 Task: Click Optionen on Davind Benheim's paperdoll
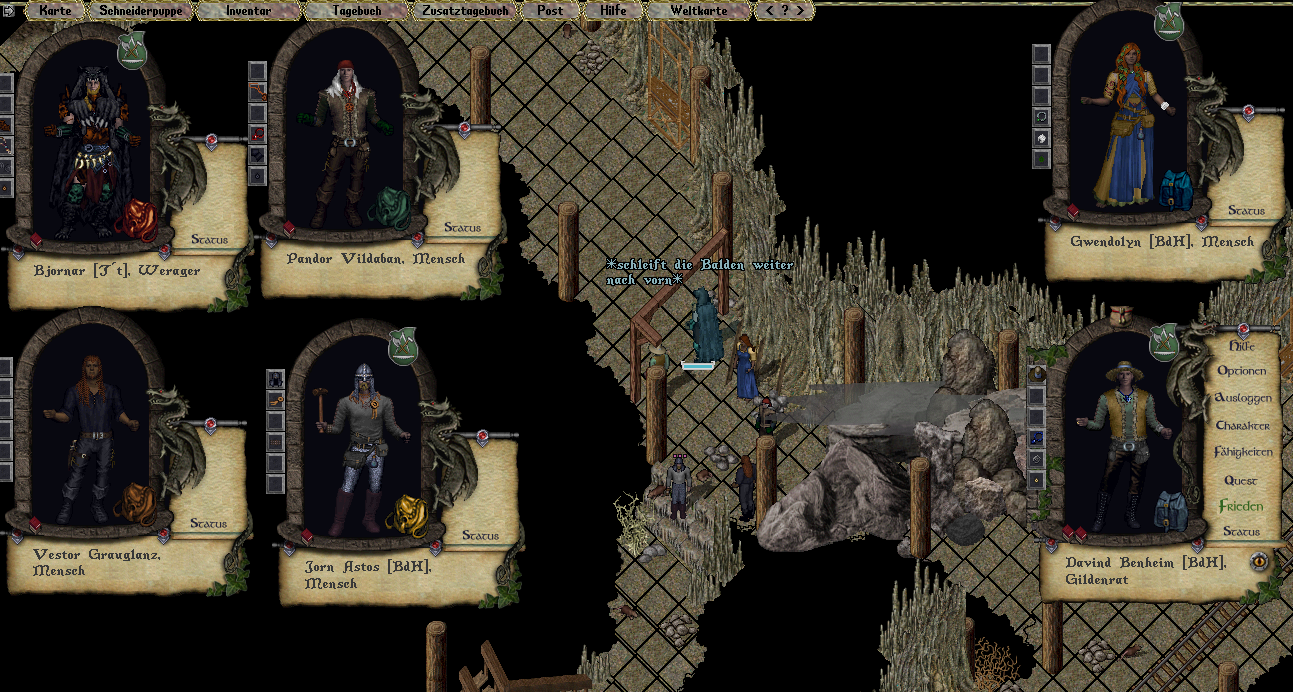1241,371
